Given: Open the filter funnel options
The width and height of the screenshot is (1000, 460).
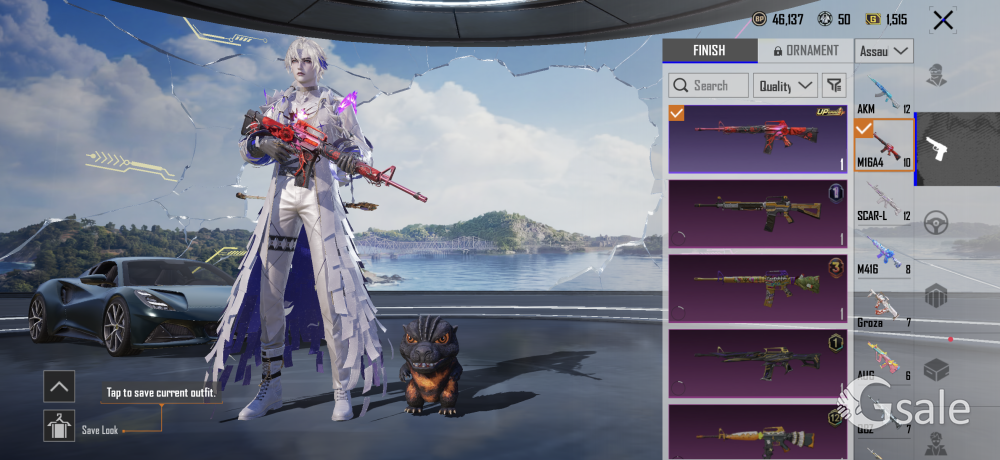Looking at the screenshot, I should point(834,85).
